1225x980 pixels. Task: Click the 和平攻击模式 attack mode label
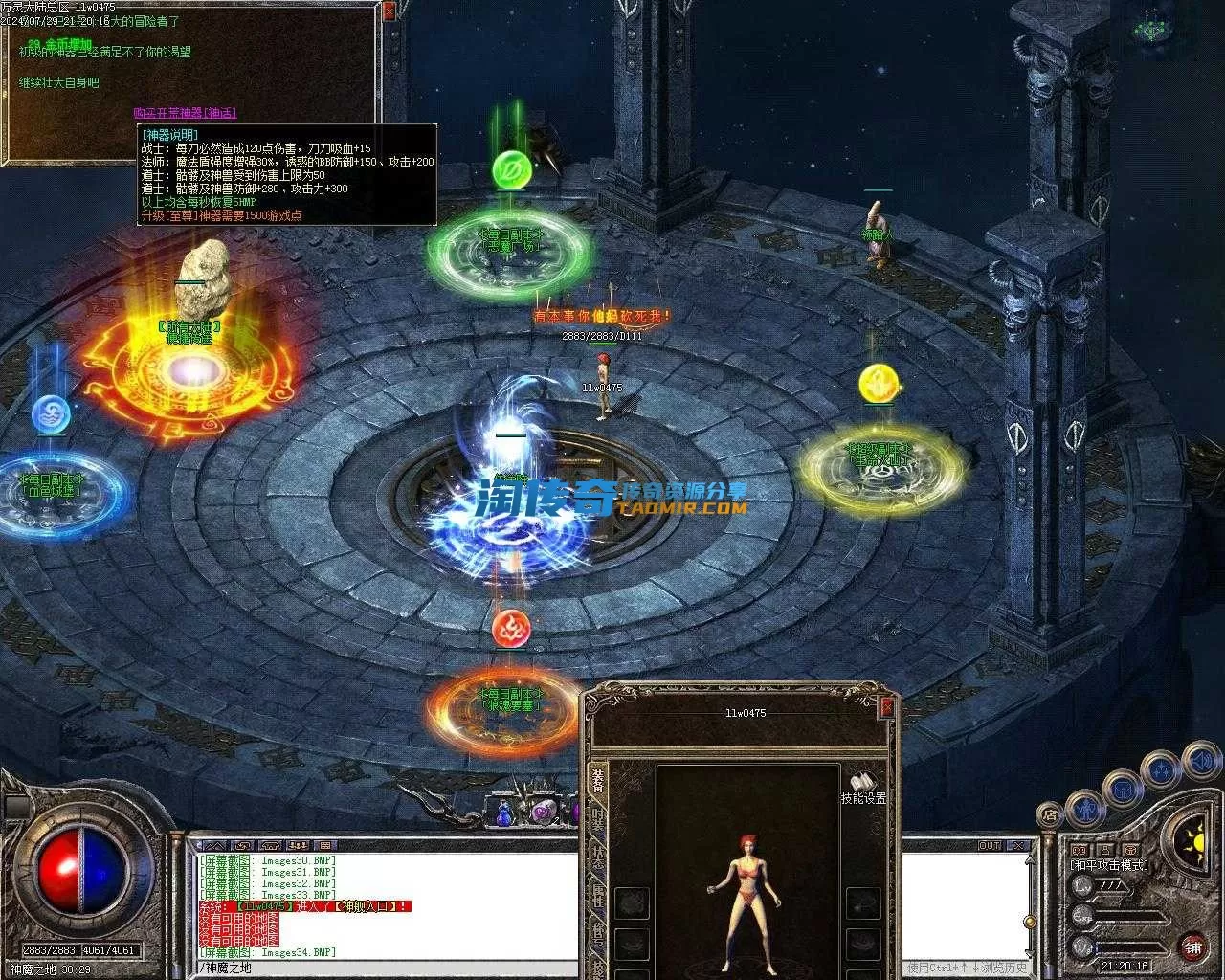(1110, 865)
